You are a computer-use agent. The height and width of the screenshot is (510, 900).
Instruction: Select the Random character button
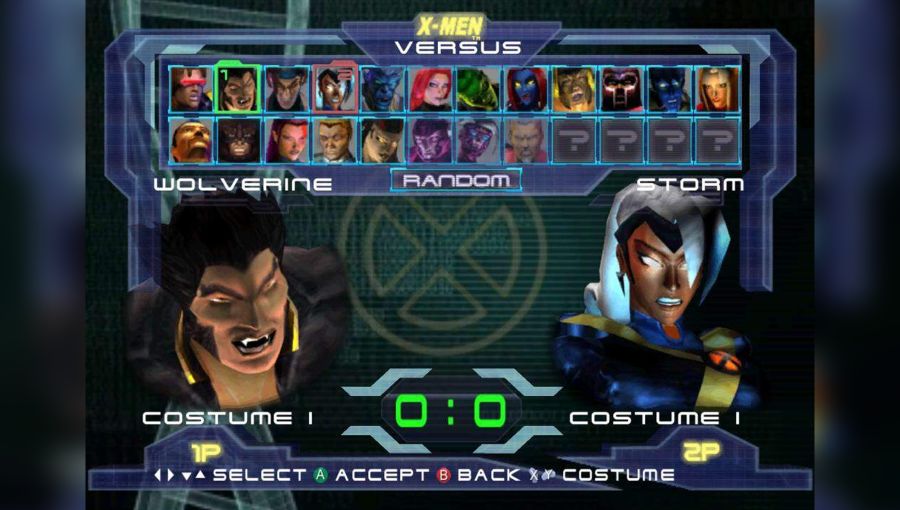[x=455, y=181]
